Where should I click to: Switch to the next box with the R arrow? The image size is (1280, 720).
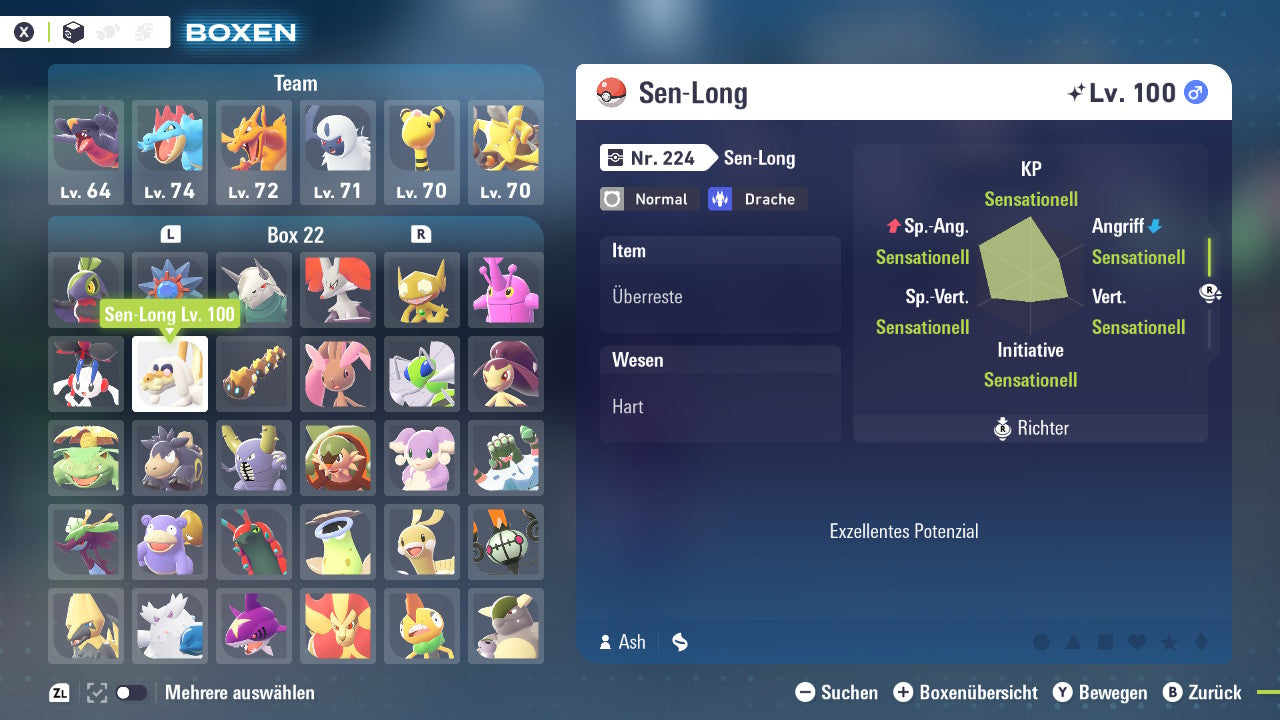421,235
